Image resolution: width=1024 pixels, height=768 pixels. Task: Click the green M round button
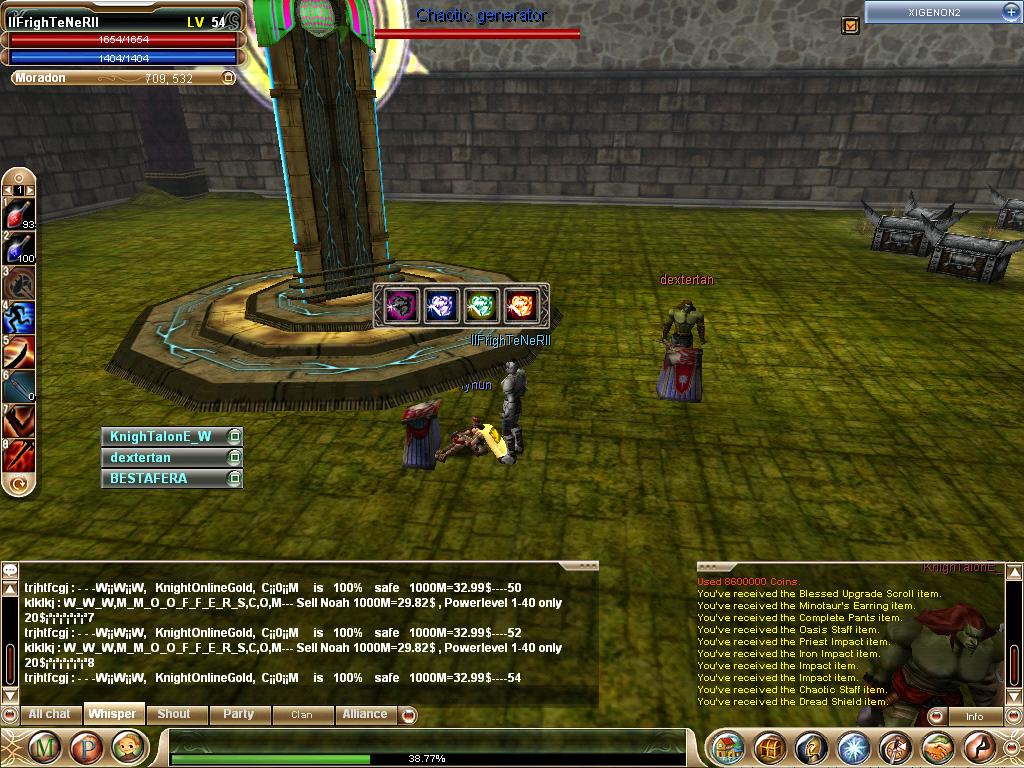43,747
